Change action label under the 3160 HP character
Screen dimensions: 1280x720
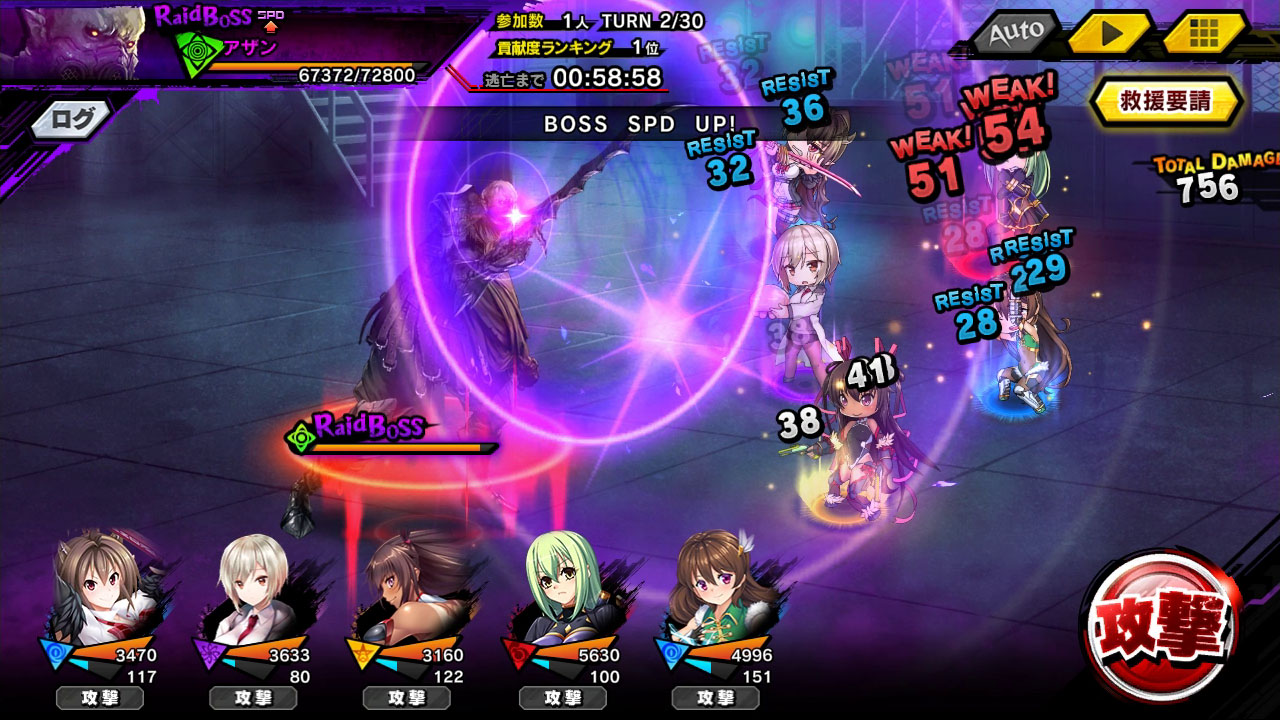(407, 698)
